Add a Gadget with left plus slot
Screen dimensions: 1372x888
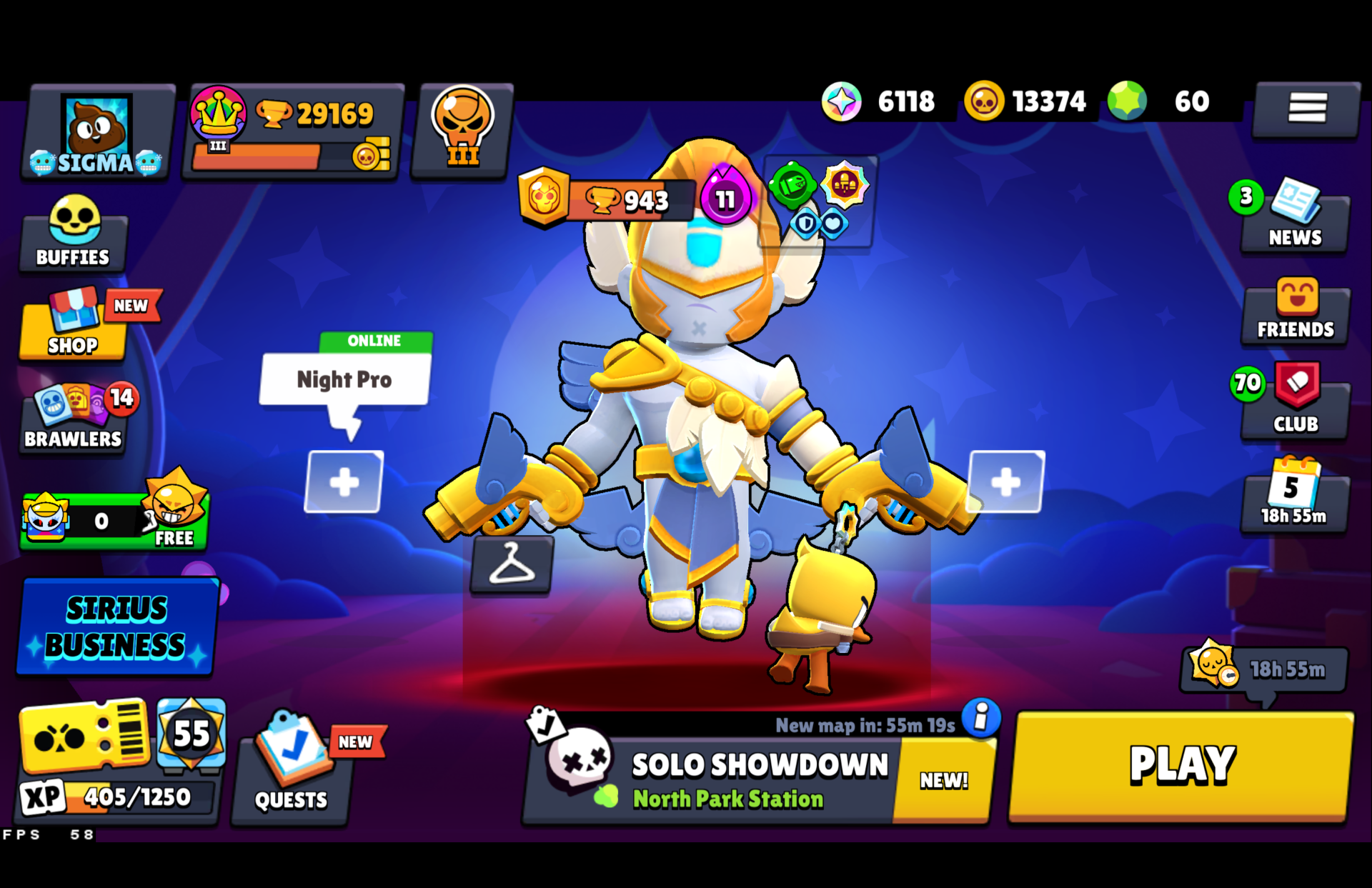[x=343, y=482]
